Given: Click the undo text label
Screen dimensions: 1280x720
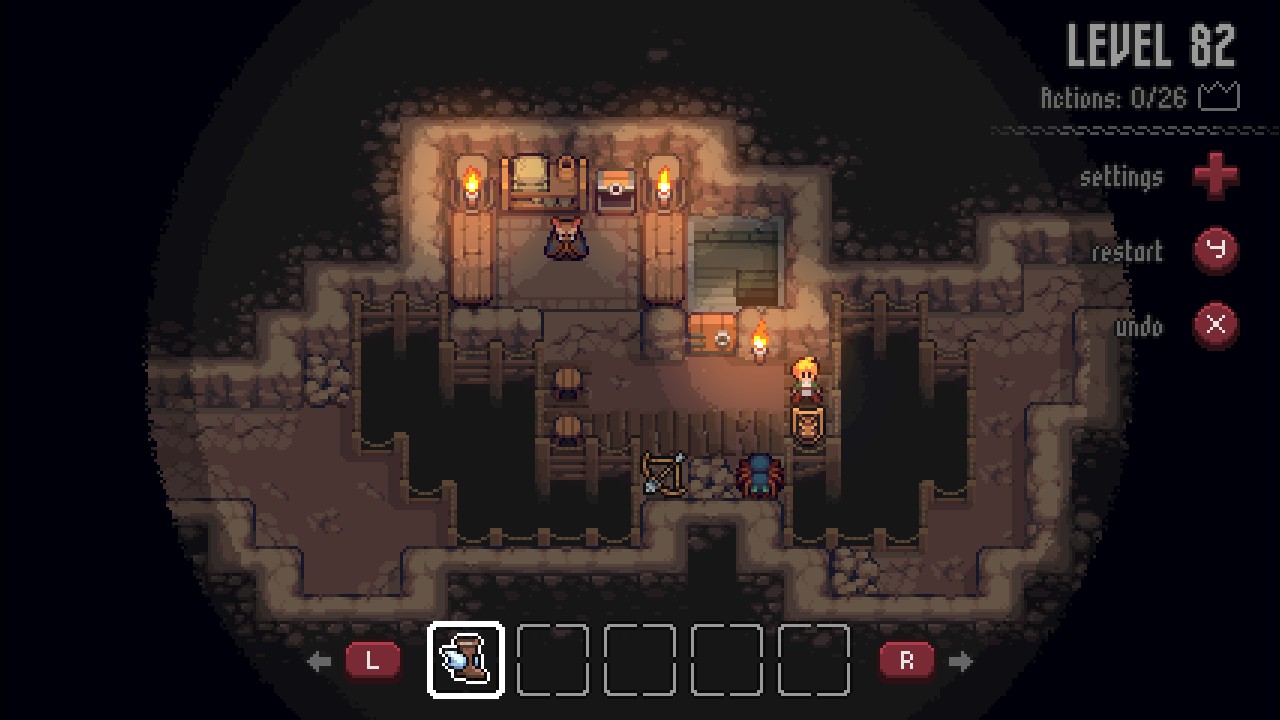Looking at the screenshot, I should [1140, 327].
